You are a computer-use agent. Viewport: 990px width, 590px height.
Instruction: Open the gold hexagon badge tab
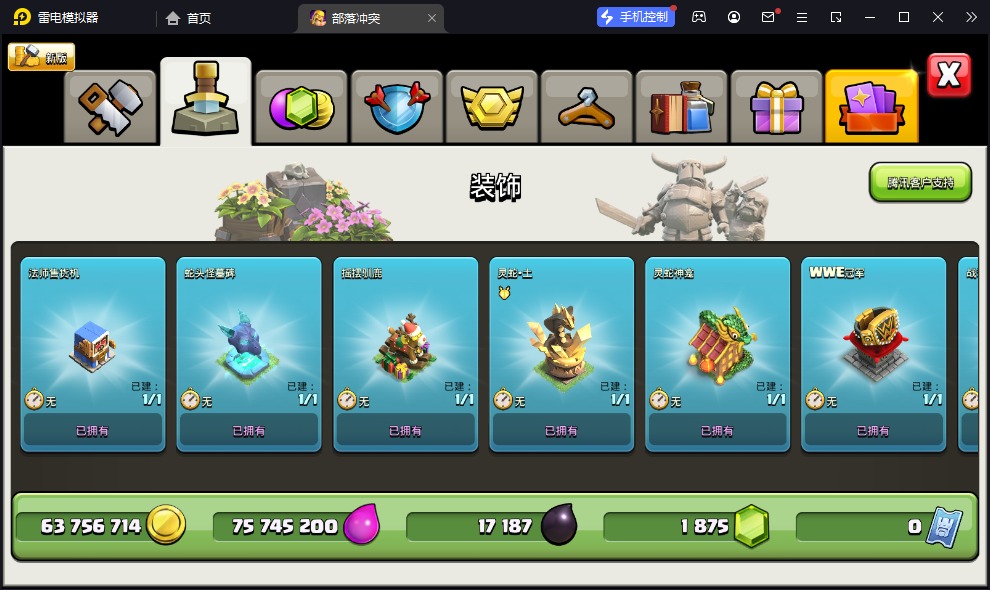(491, 106)
